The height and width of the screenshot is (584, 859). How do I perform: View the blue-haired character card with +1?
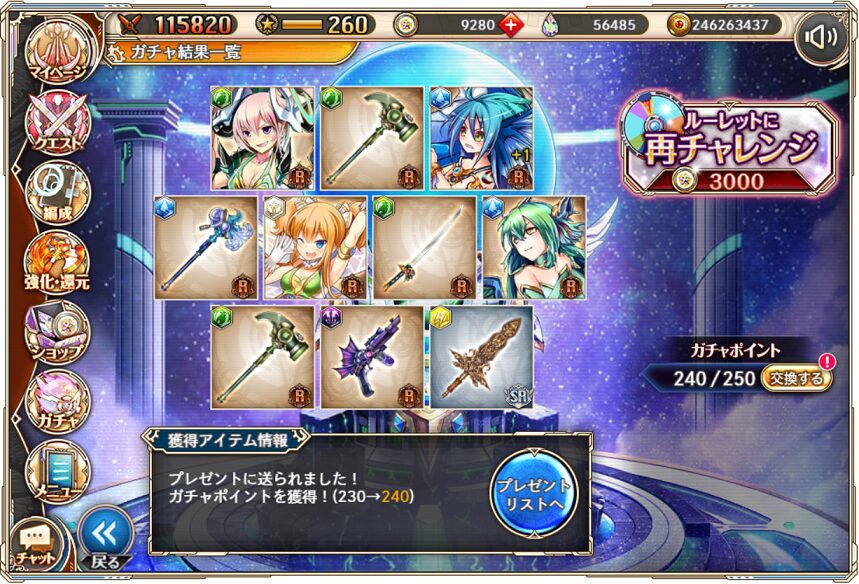(x=481, y=138)
